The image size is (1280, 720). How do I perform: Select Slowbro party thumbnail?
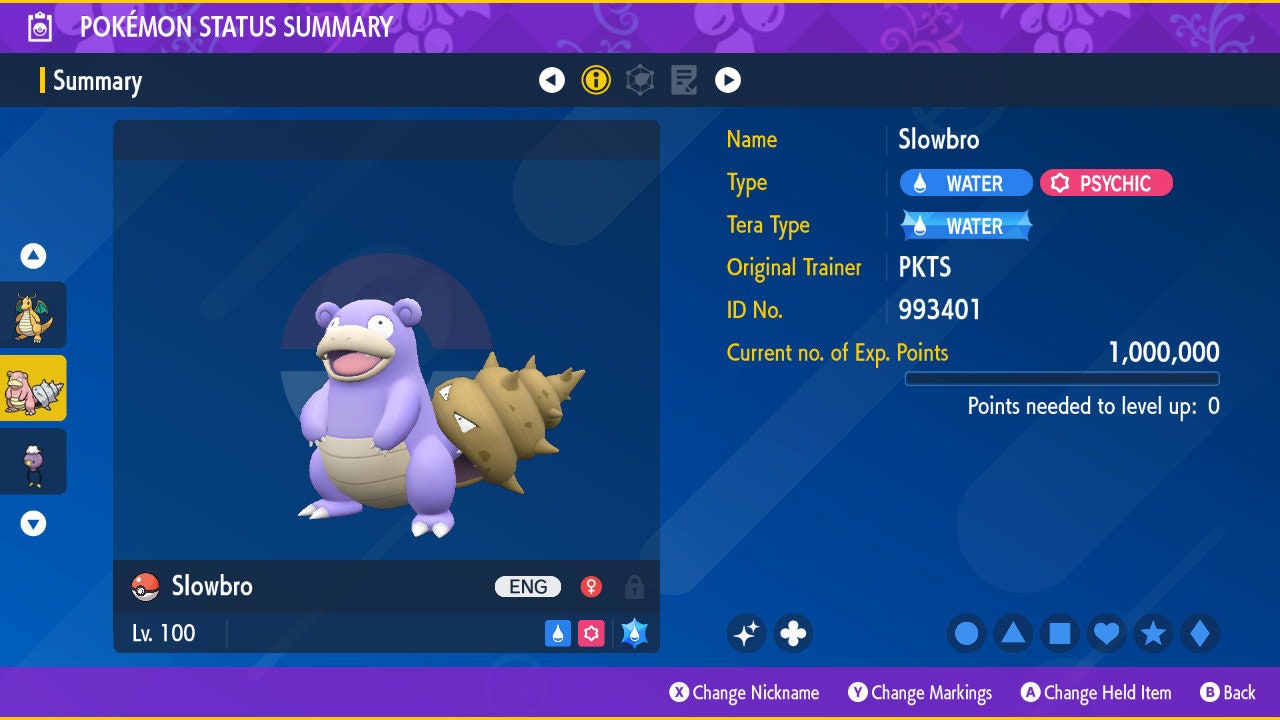[33, 388]
